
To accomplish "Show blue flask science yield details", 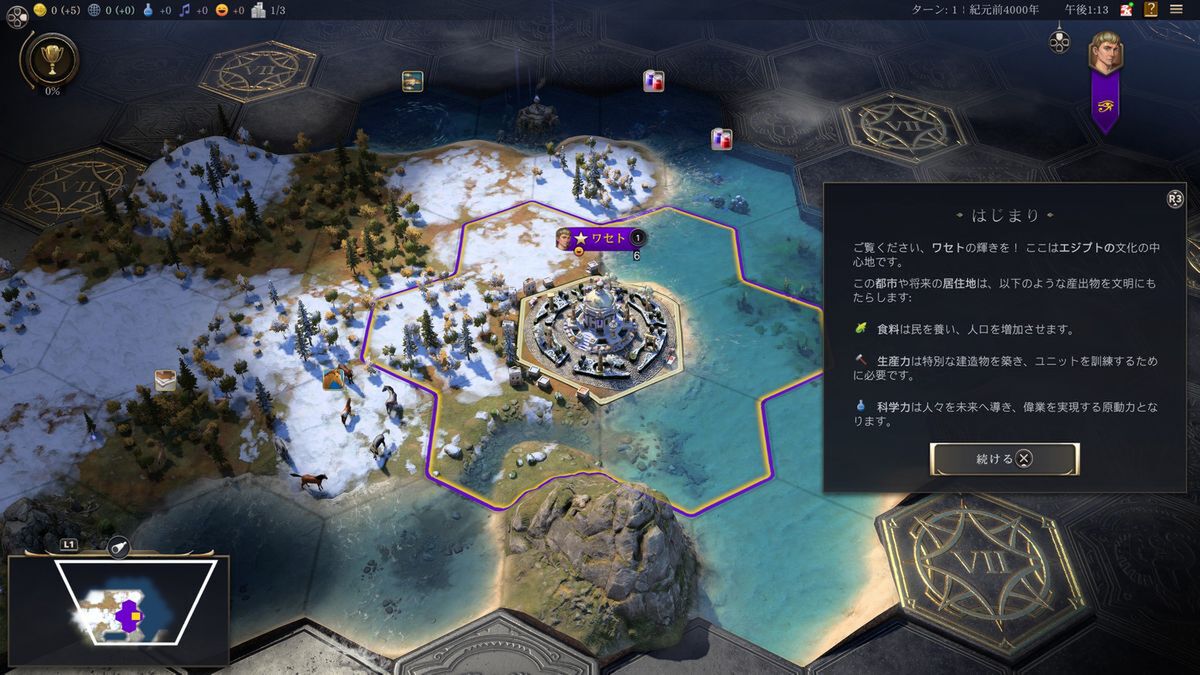I will (x=149, y=10).
